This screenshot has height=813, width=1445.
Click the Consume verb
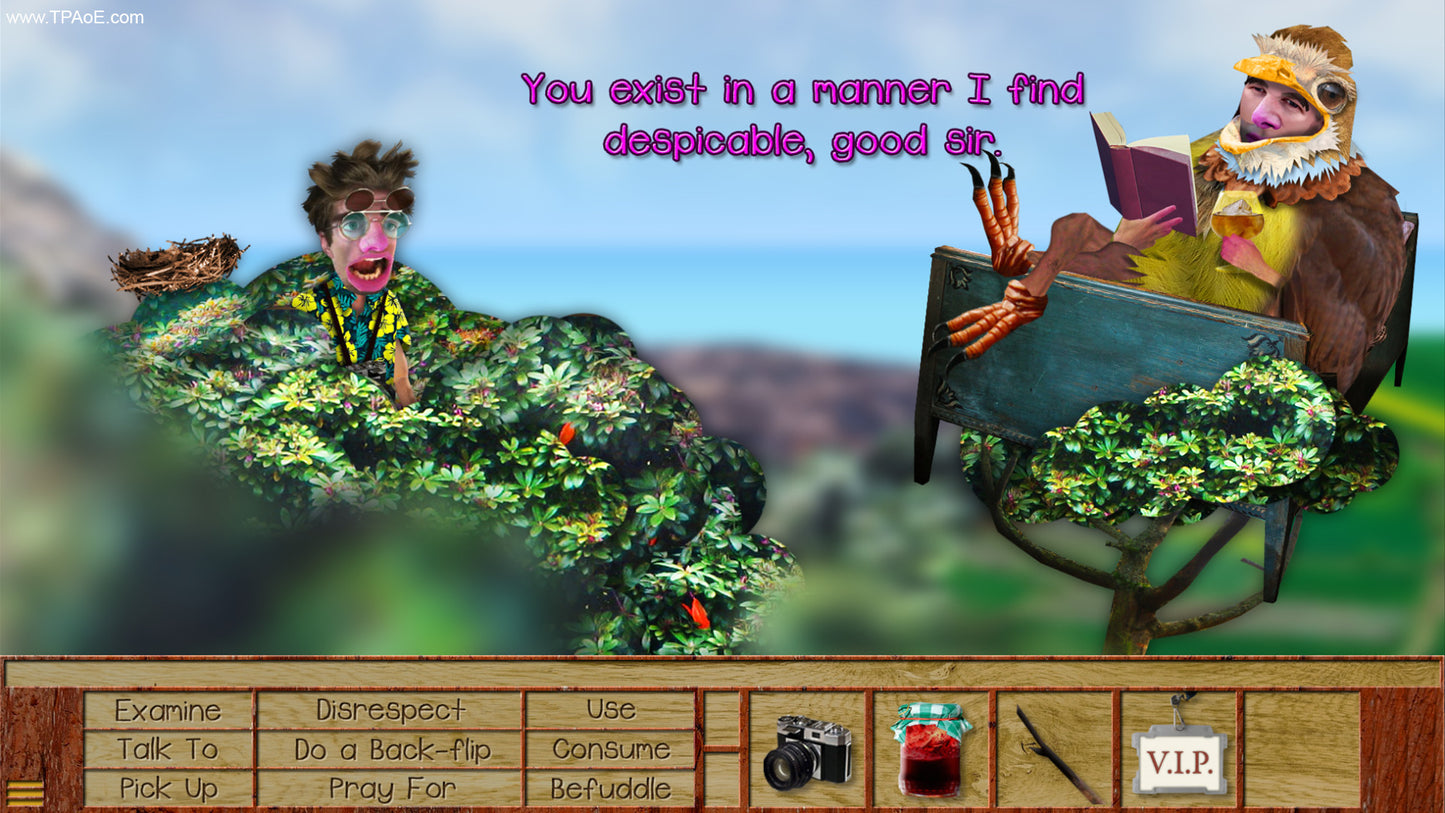611,749
